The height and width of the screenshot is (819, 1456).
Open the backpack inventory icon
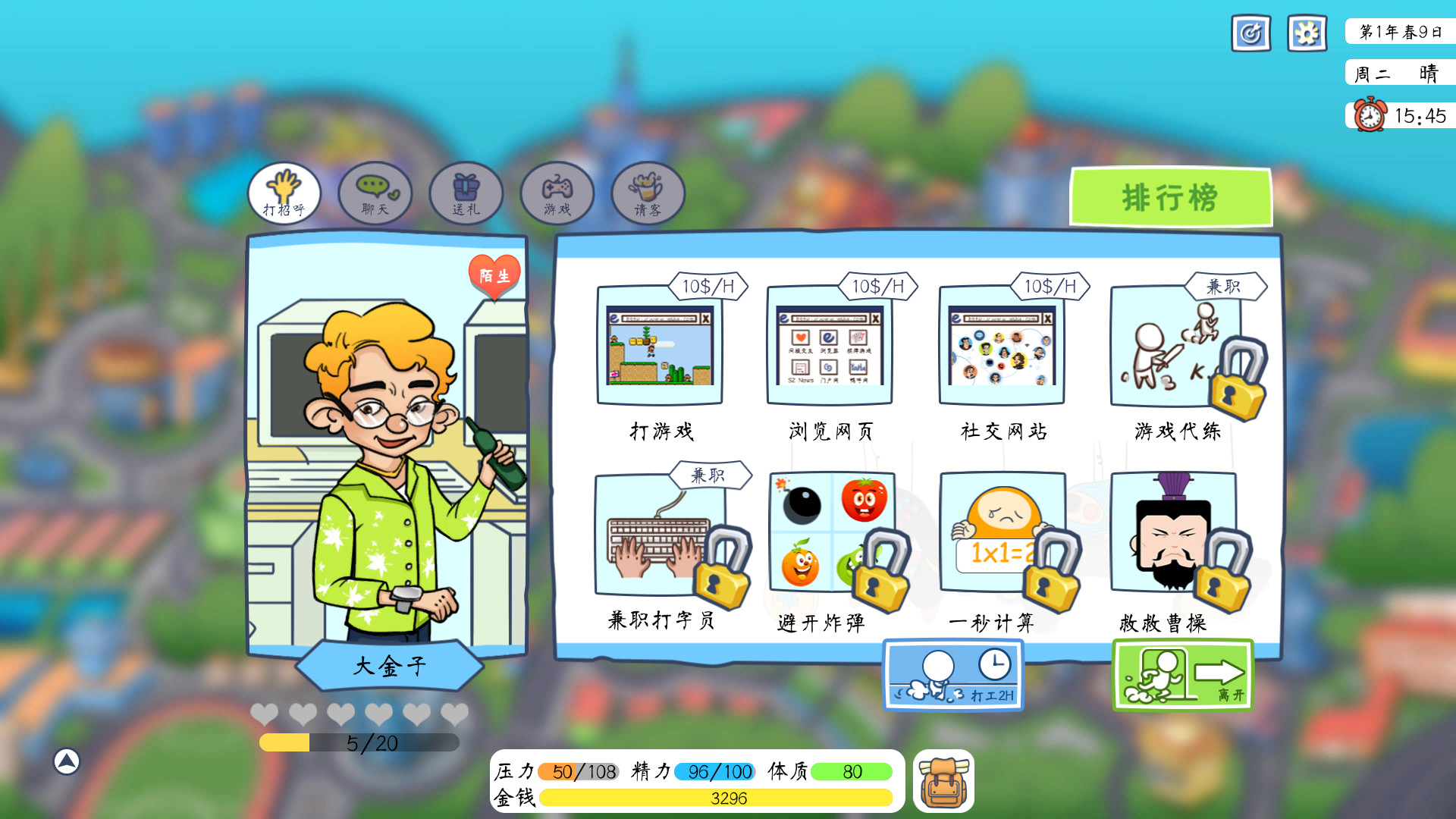coord(943,783)
